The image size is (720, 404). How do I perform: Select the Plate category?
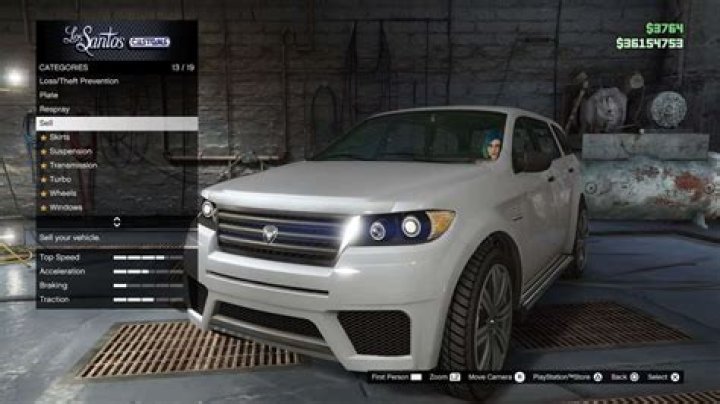(x=49, y=94)
